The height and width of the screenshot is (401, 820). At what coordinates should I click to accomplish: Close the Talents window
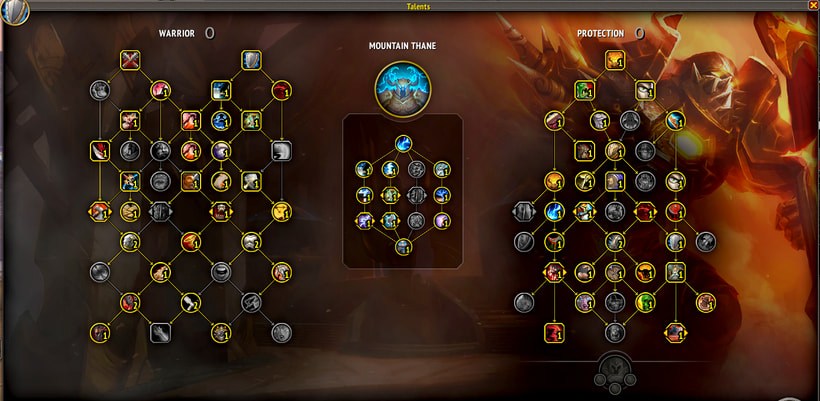(812, 5)
